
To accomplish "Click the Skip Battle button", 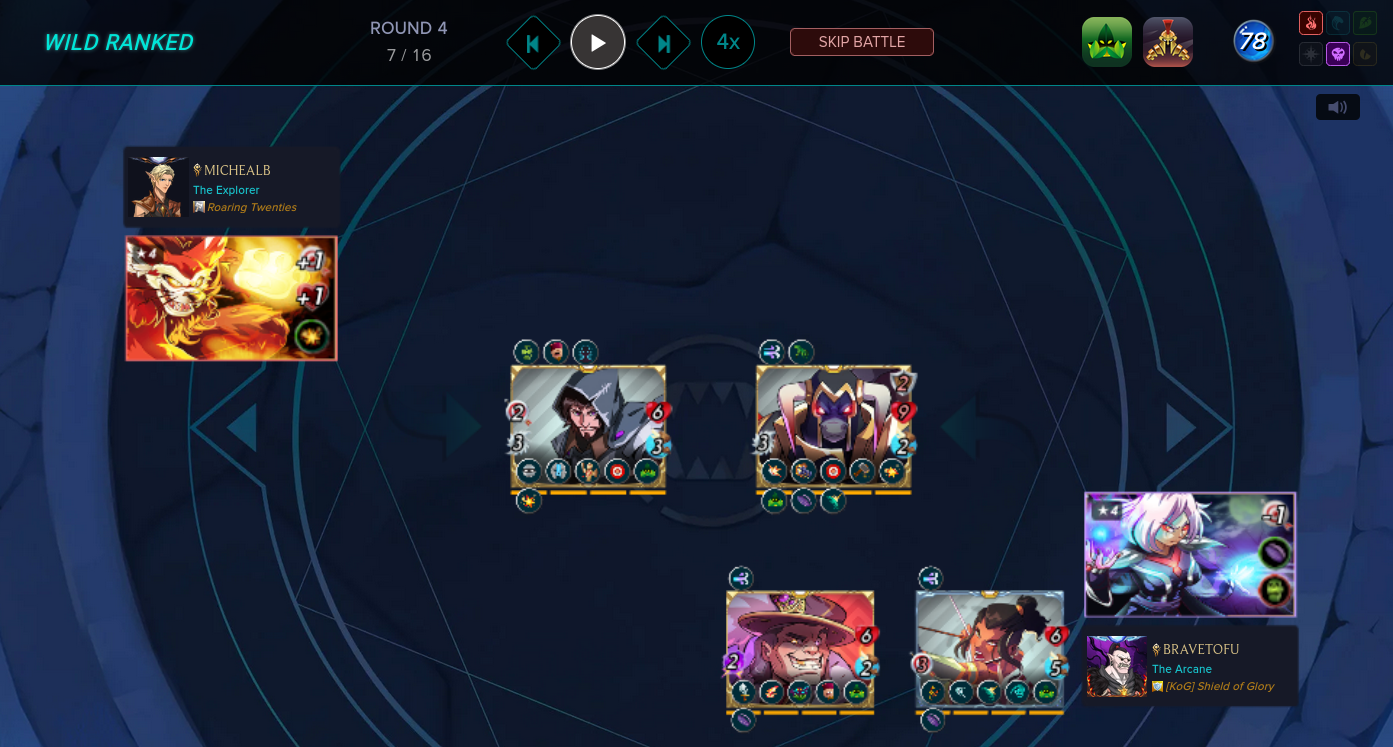I will [861, 42].
